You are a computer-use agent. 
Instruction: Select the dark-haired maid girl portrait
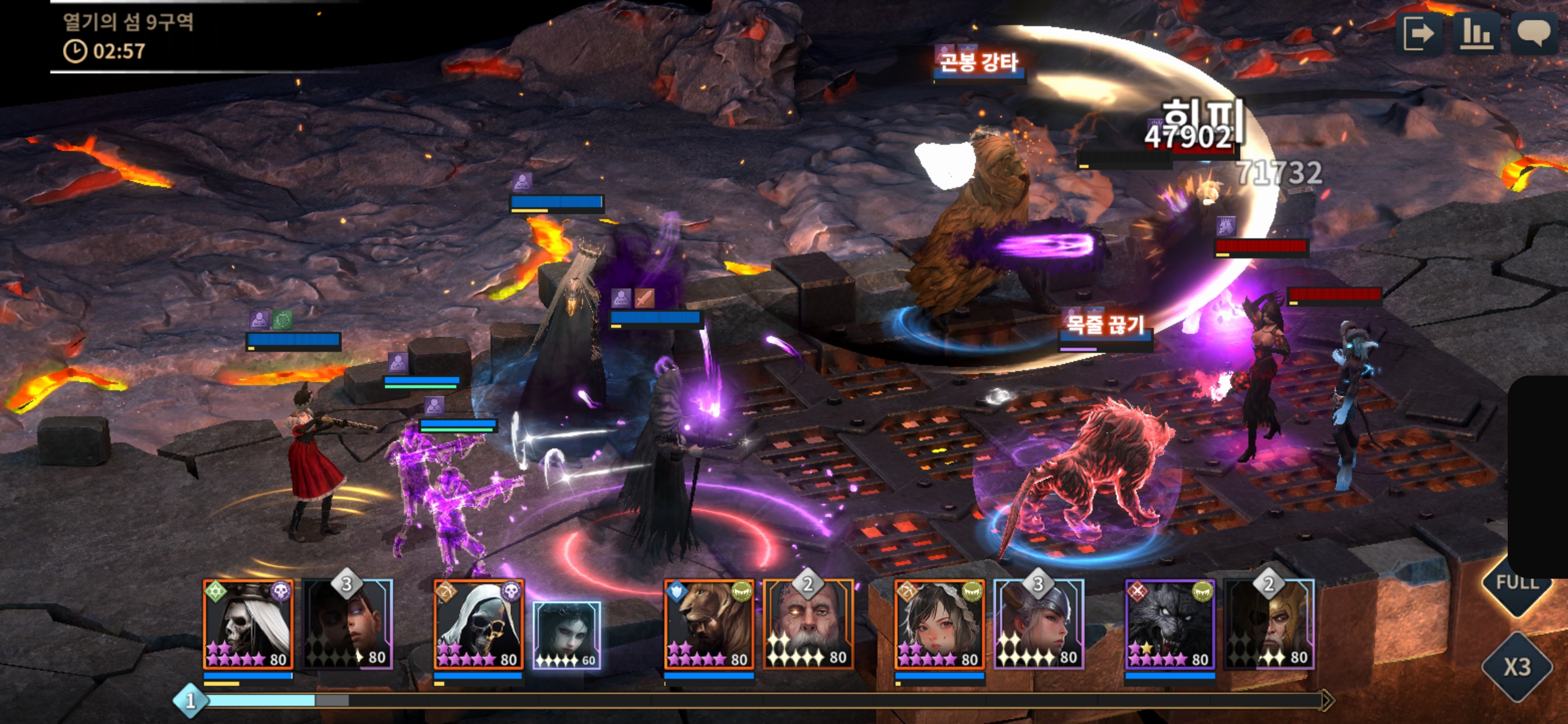point(939,625)
